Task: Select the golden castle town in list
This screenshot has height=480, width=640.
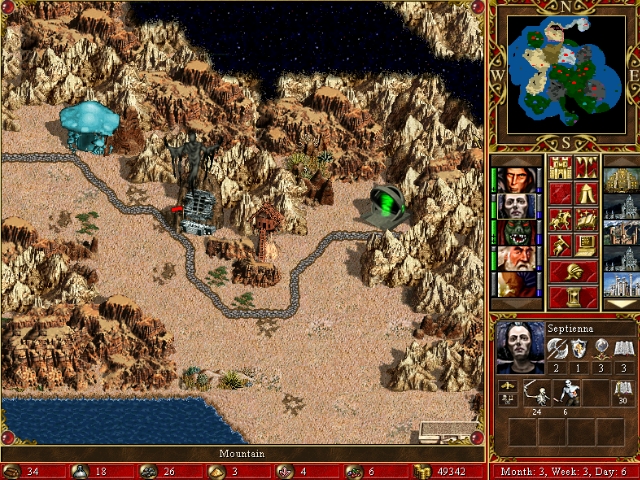Action: tap(620, 180)
